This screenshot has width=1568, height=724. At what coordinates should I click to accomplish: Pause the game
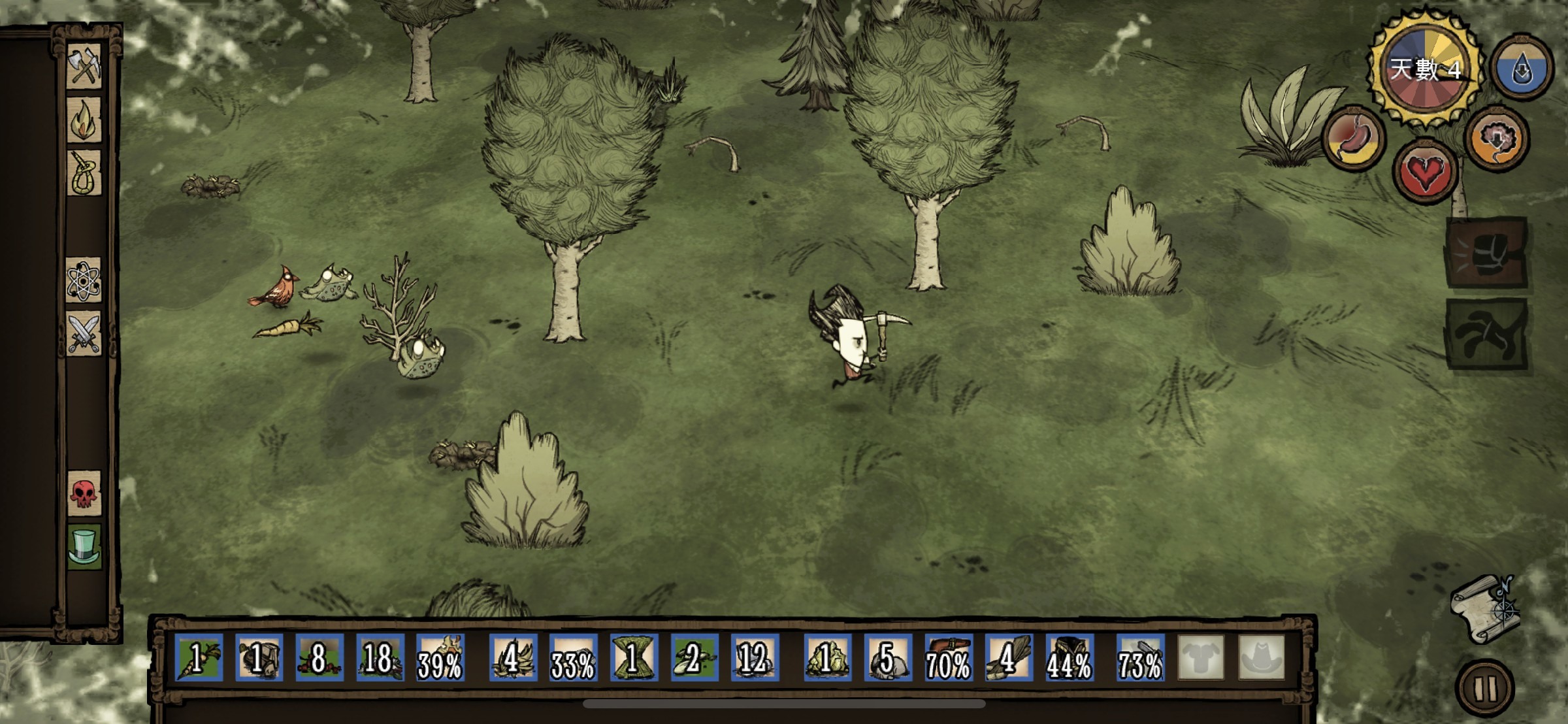pyautogui.click(x=1484, y=687)
